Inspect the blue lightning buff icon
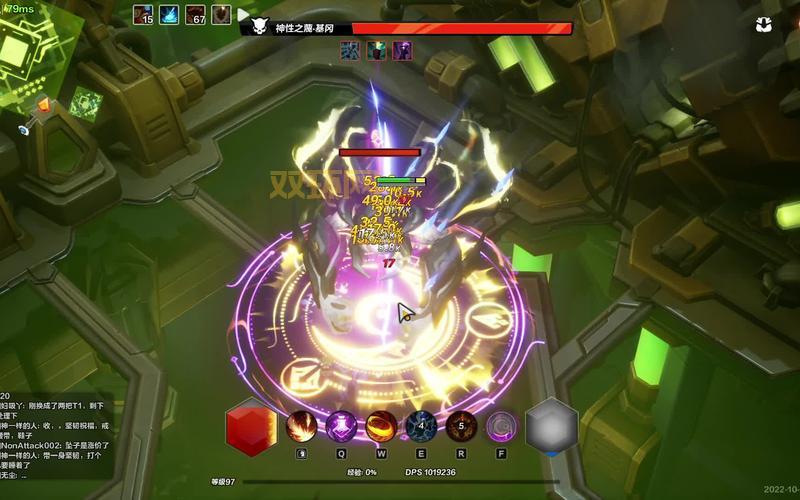The height and width of the screenshot is (500, 800). pos(170,14)
